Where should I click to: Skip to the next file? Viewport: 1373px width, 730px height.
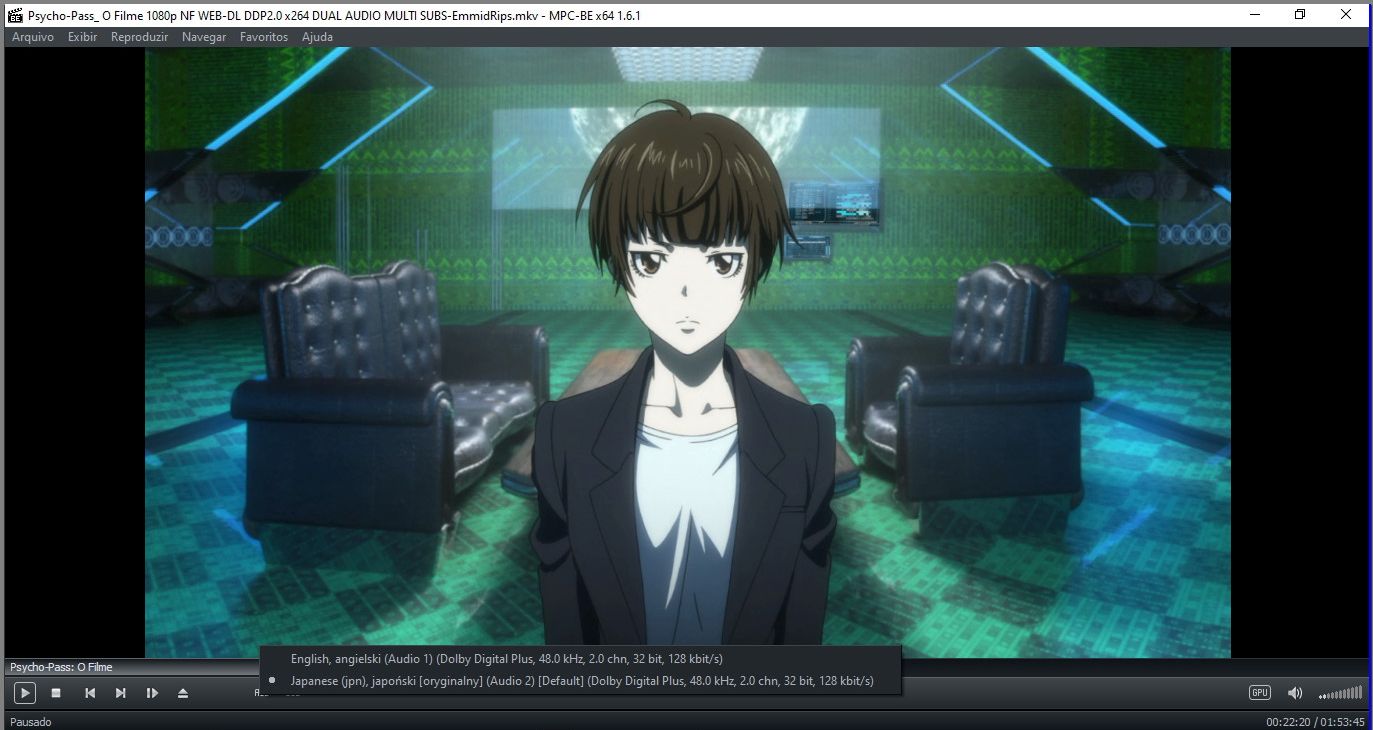121,693
